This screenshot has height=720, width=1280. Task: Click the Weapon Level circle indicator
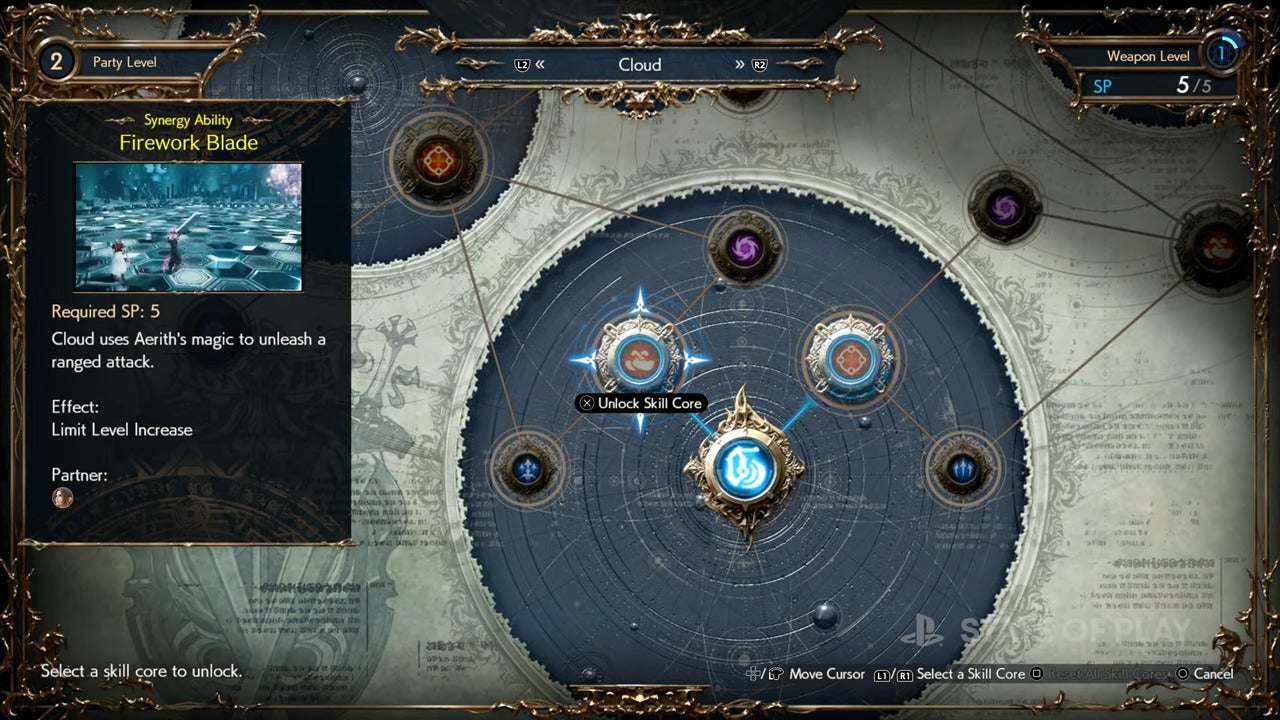click(1222, 53)
